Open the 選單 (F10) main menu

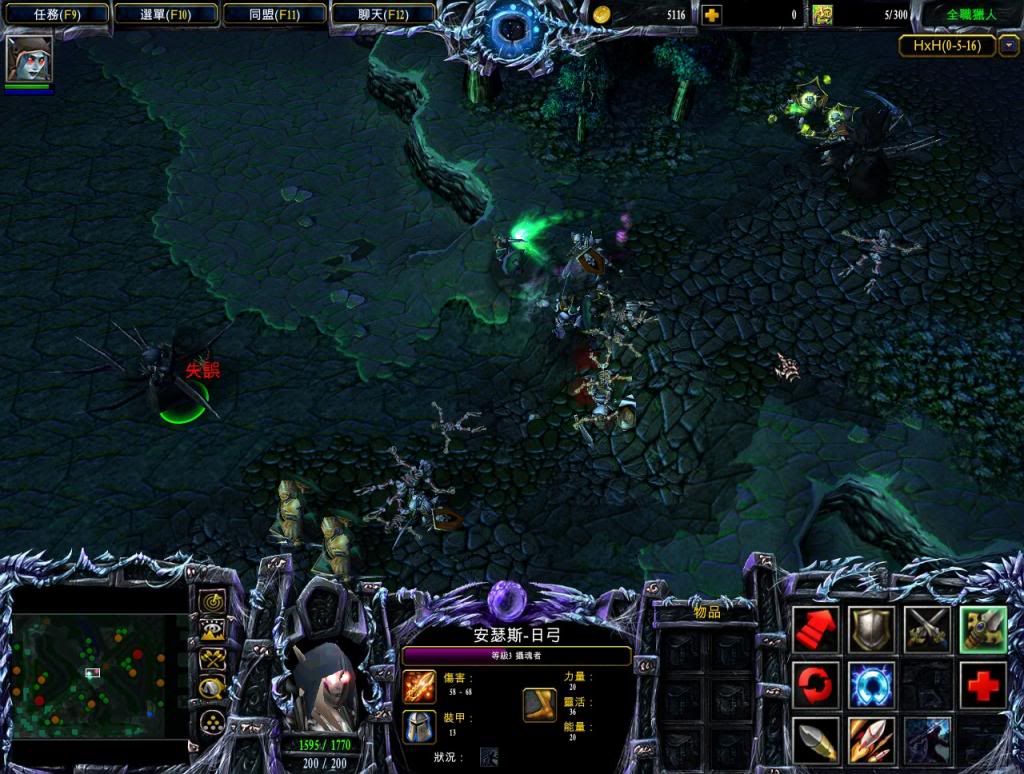(x=165, y=14)
